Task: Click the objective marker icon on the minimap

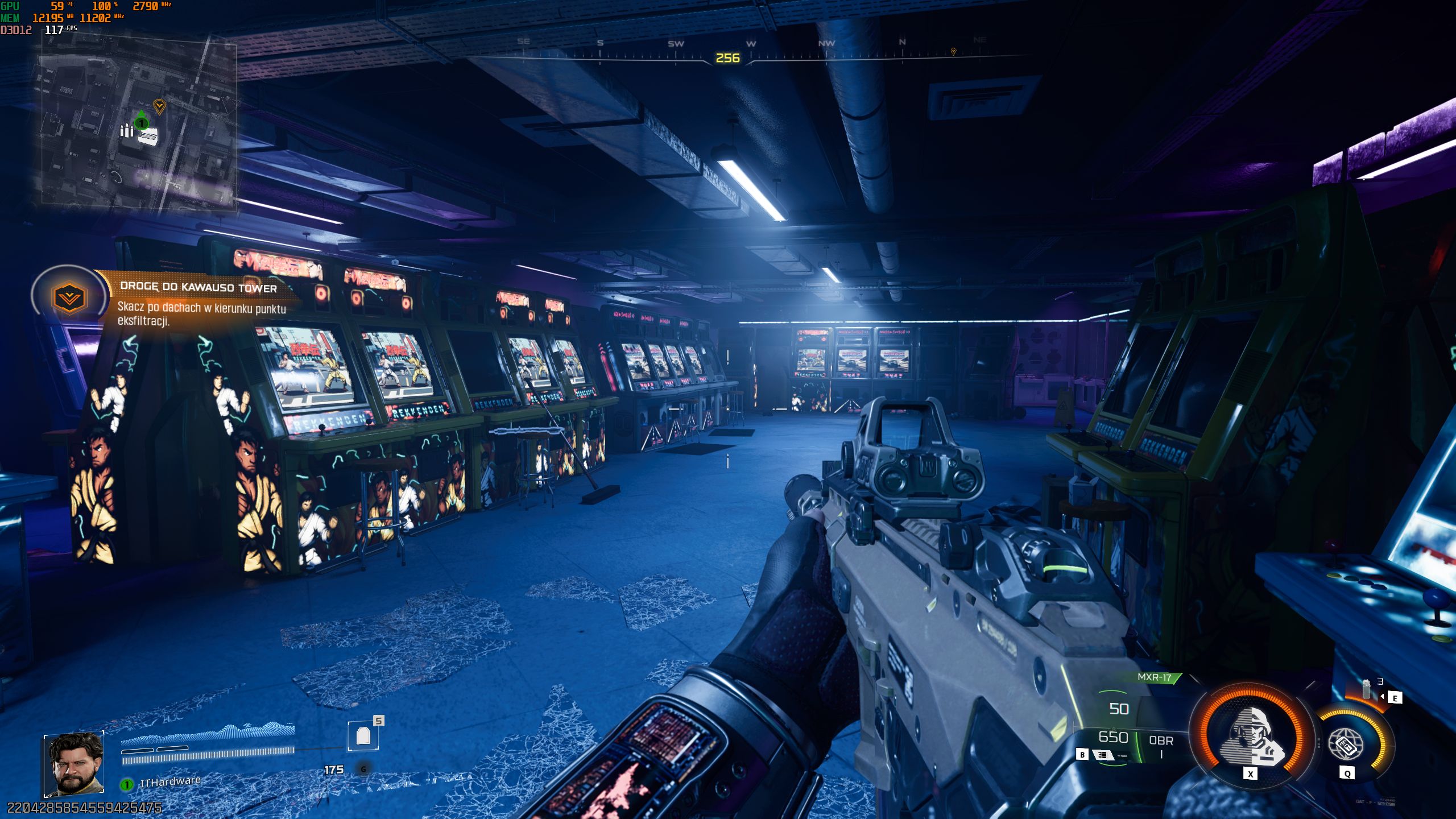Action: click(x=159, y=106)
